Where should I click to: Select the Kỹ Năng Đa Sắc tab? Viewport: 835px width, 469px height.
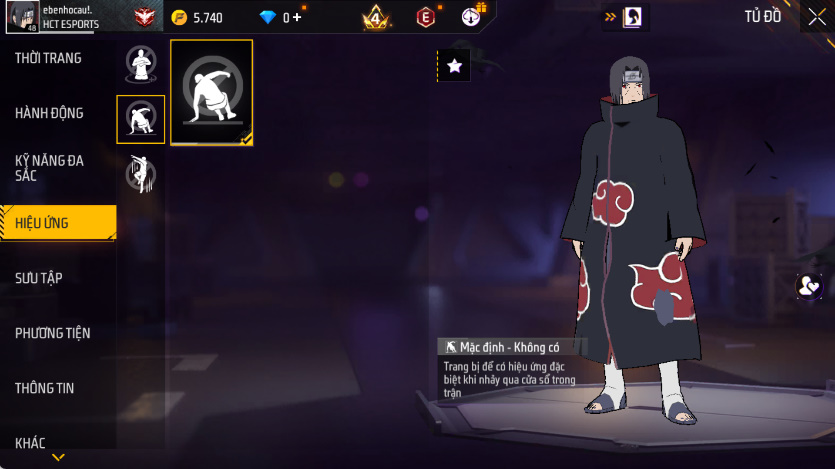tap(50, 168)
